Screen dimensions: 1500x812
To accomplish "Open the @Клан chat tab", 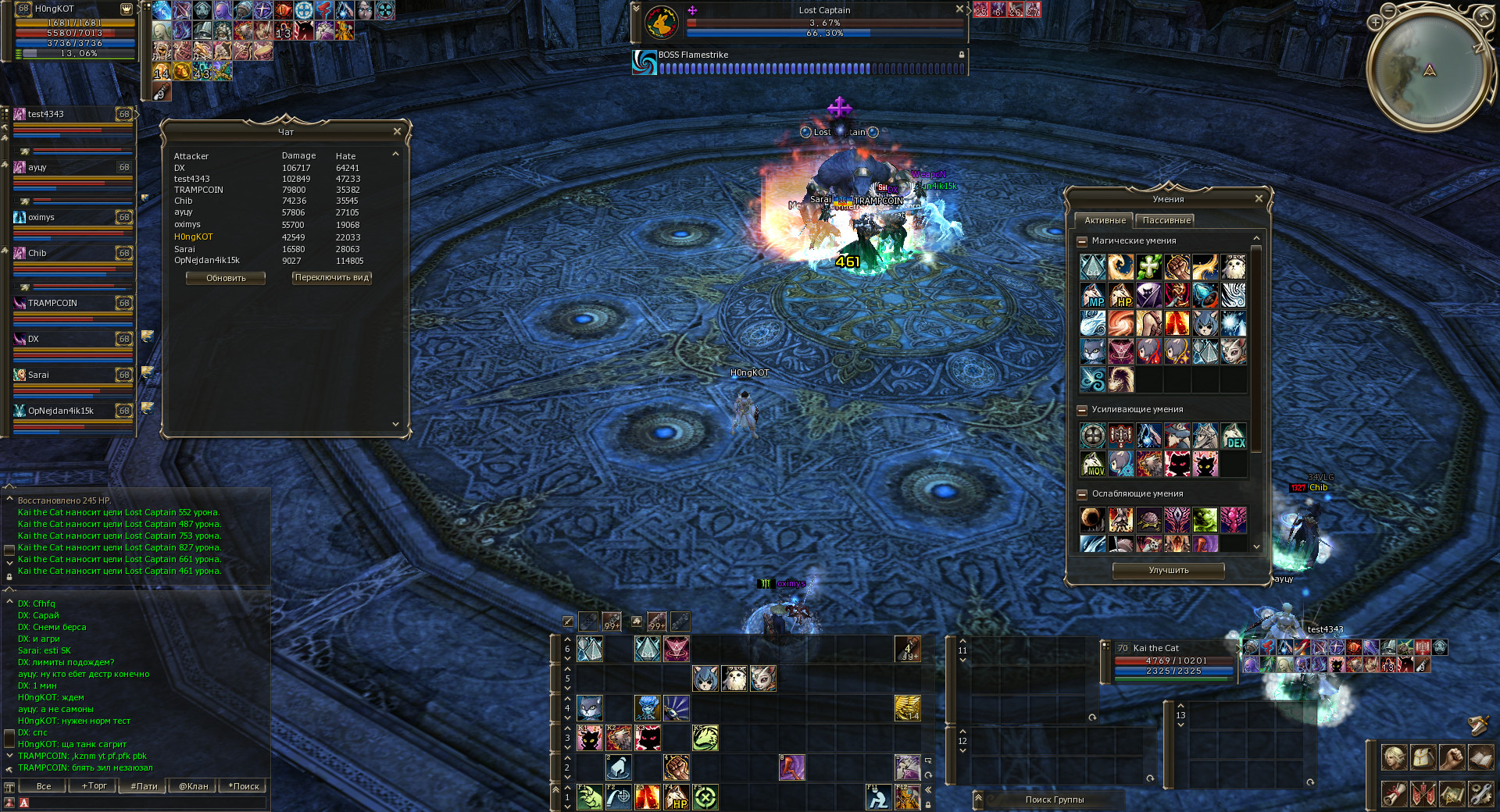I will pyautogui.click(x=193, y=786).
